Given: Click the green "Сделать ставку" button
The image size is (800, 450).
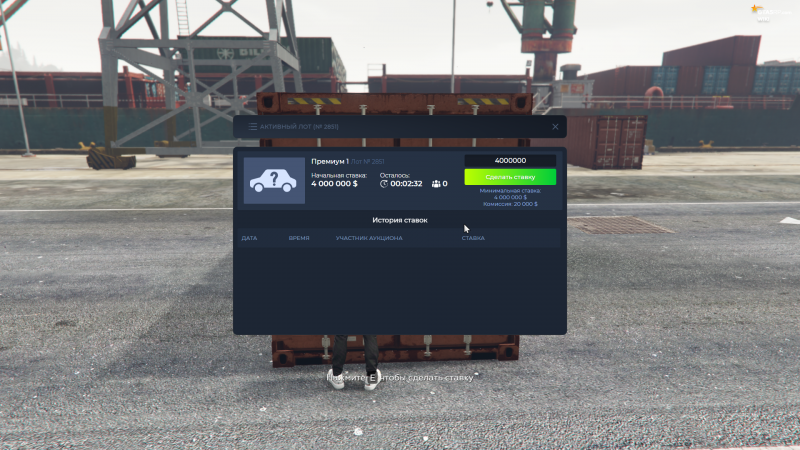Looking at the screenshot, I should [510, 177].
